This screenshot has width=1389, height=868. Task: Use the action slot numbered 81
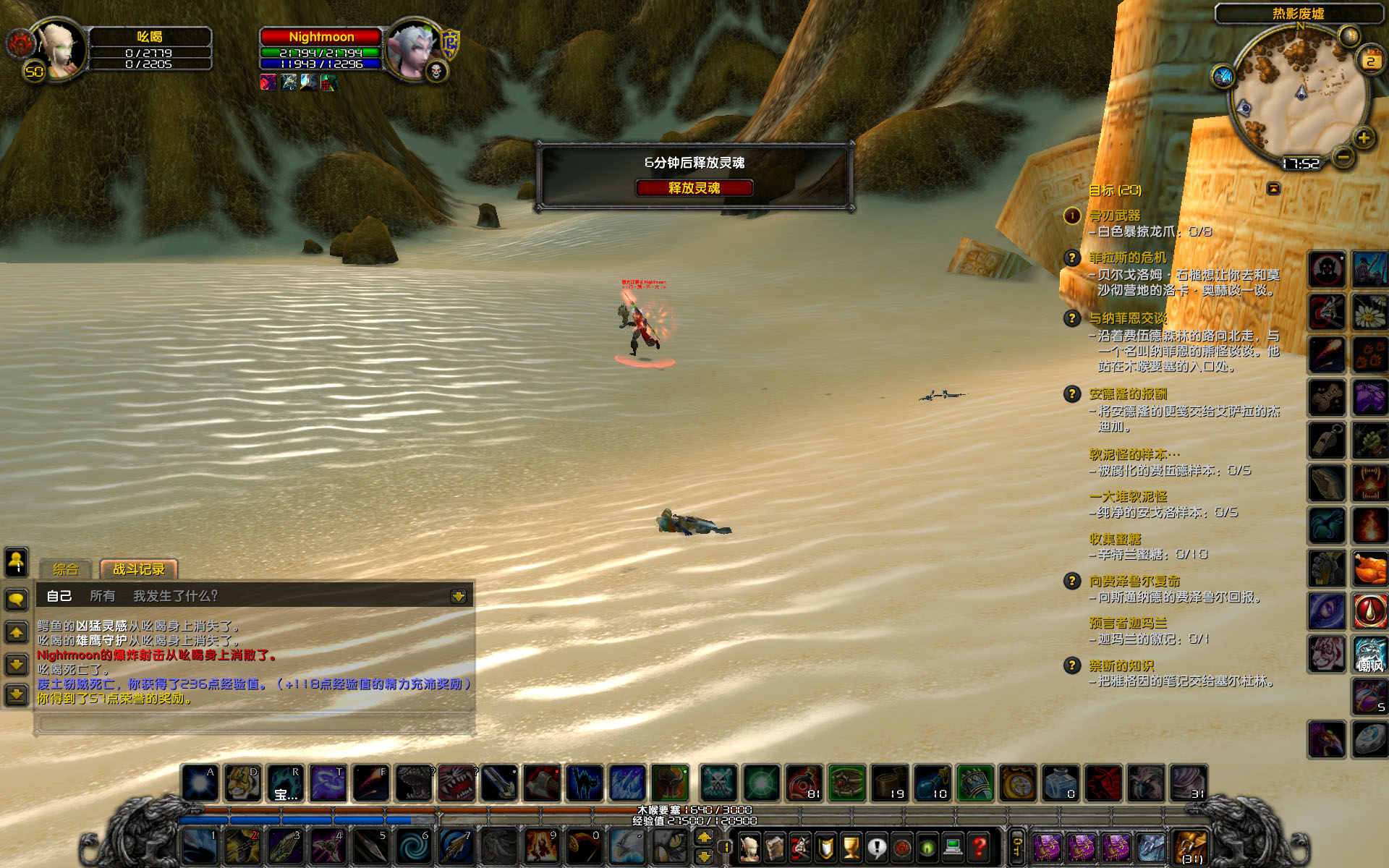point(804,783)
